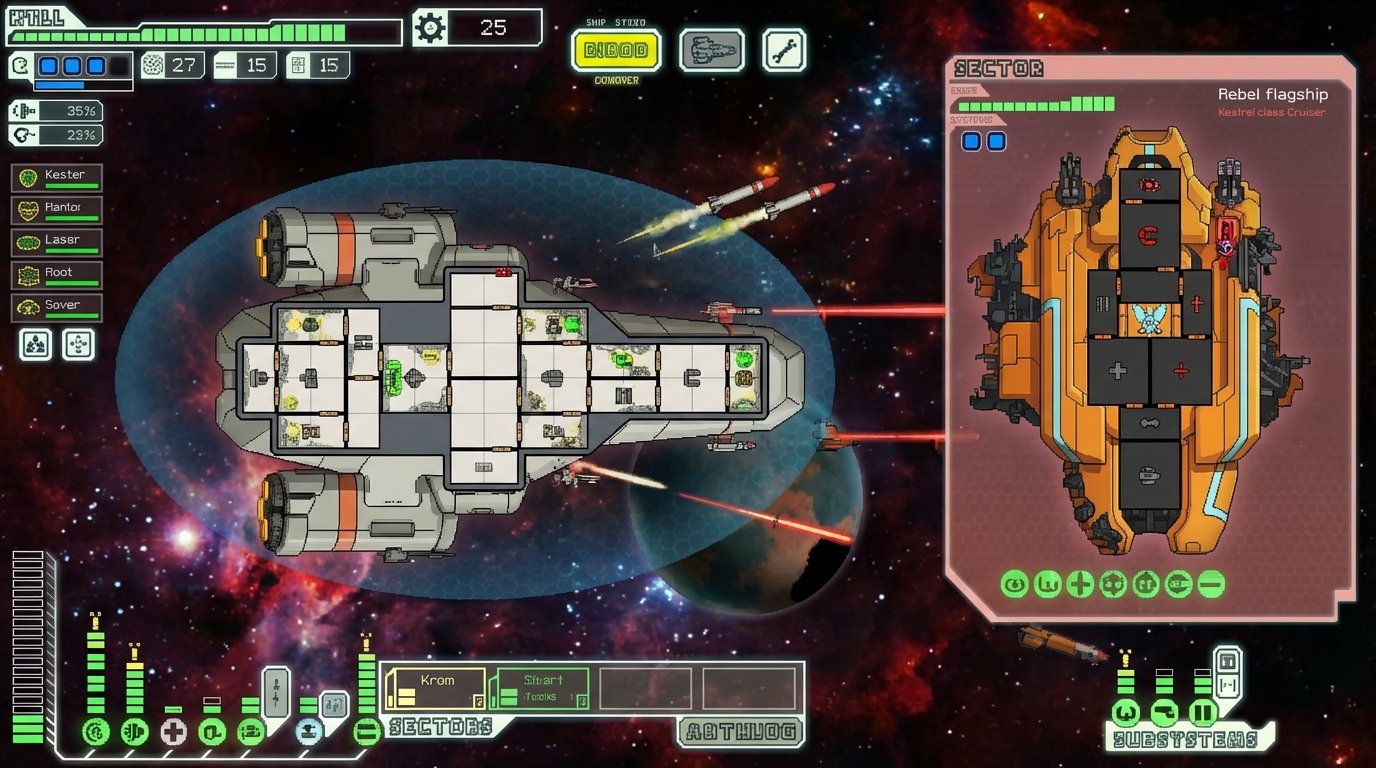Select the Weapons system icon
Screen dimensions: 1376x768
point(251,731)
